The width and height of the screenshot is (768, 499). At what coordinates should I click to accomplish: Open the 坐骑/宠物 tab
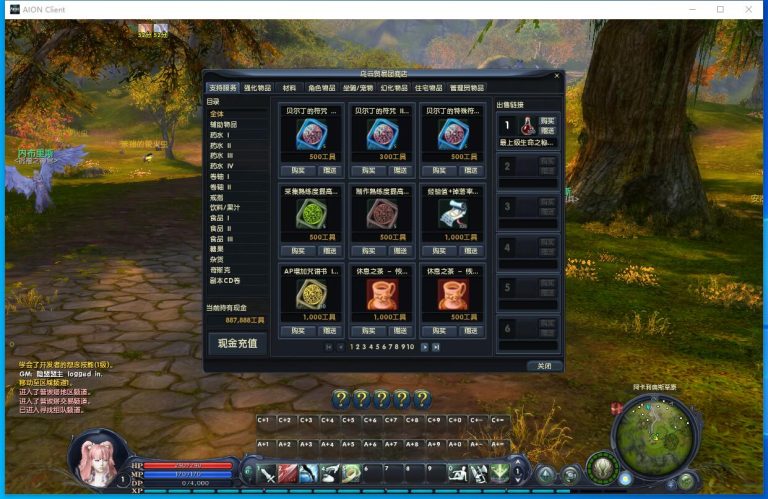[359, 88]
